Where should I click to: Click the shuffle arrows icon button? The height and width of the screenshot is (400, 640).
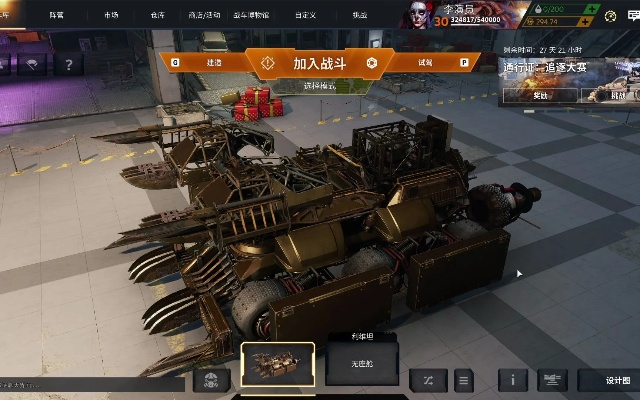click(428, 380)
